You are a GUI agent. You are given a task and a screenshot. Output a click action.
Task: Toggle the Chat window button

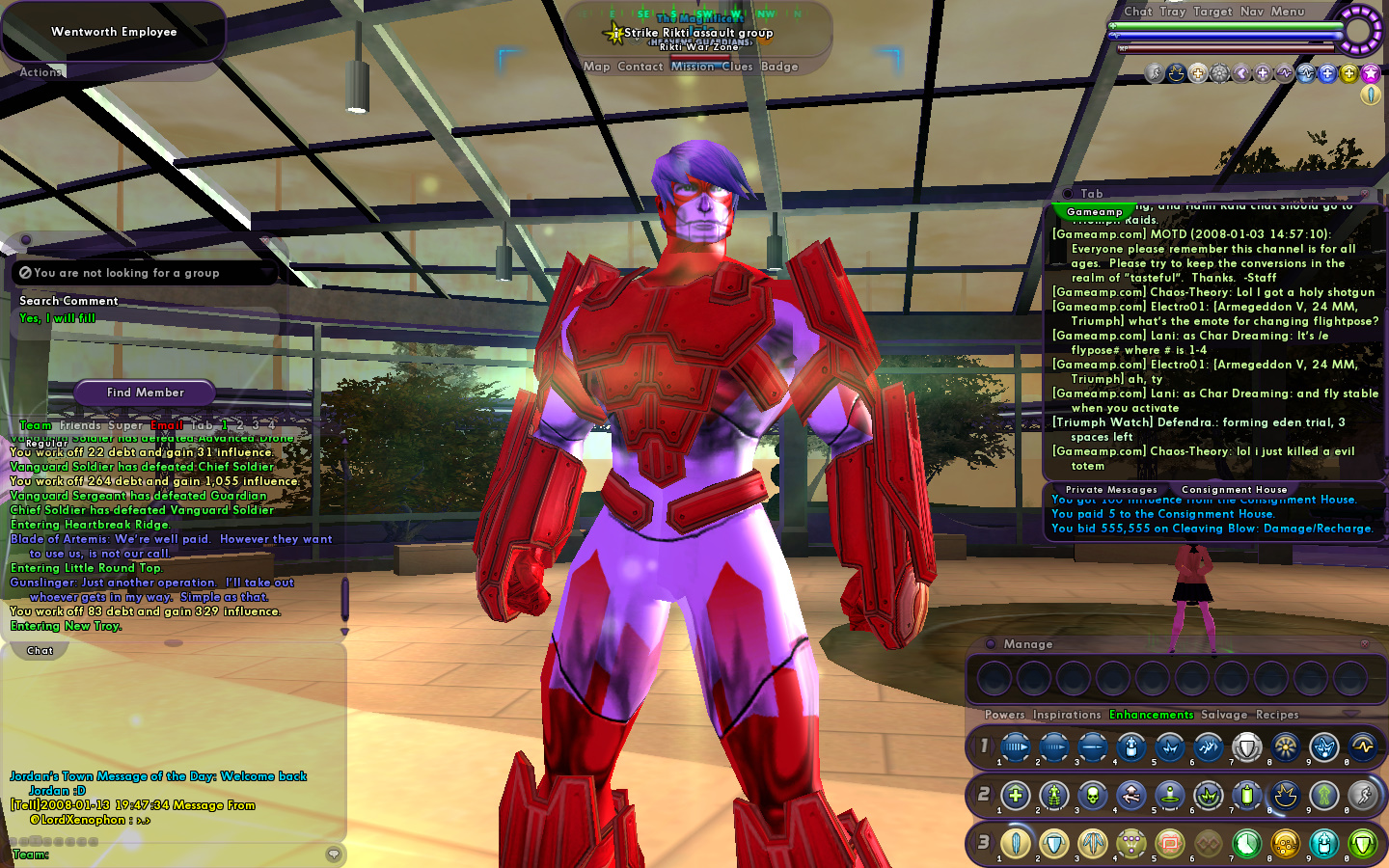coord(1137,12)
